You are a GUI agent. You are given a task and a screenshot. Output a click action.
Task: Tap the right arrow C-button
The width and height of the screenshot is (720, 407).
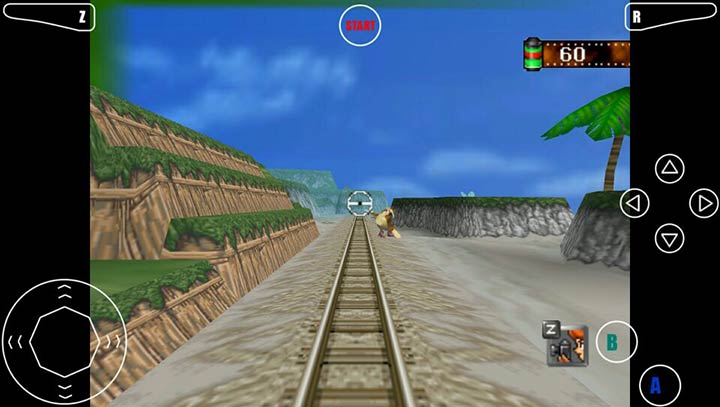(704, 203)
